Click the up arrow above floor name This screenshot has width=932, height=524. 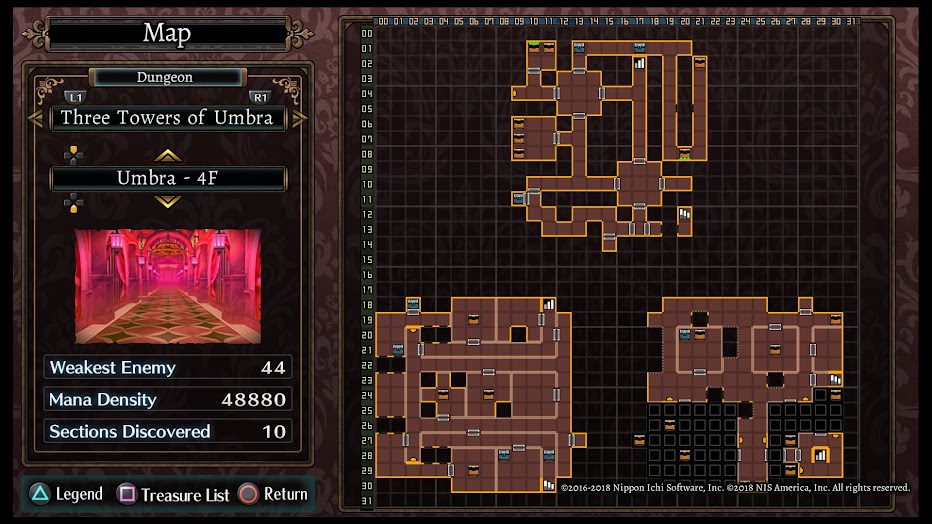pos(167,155)
